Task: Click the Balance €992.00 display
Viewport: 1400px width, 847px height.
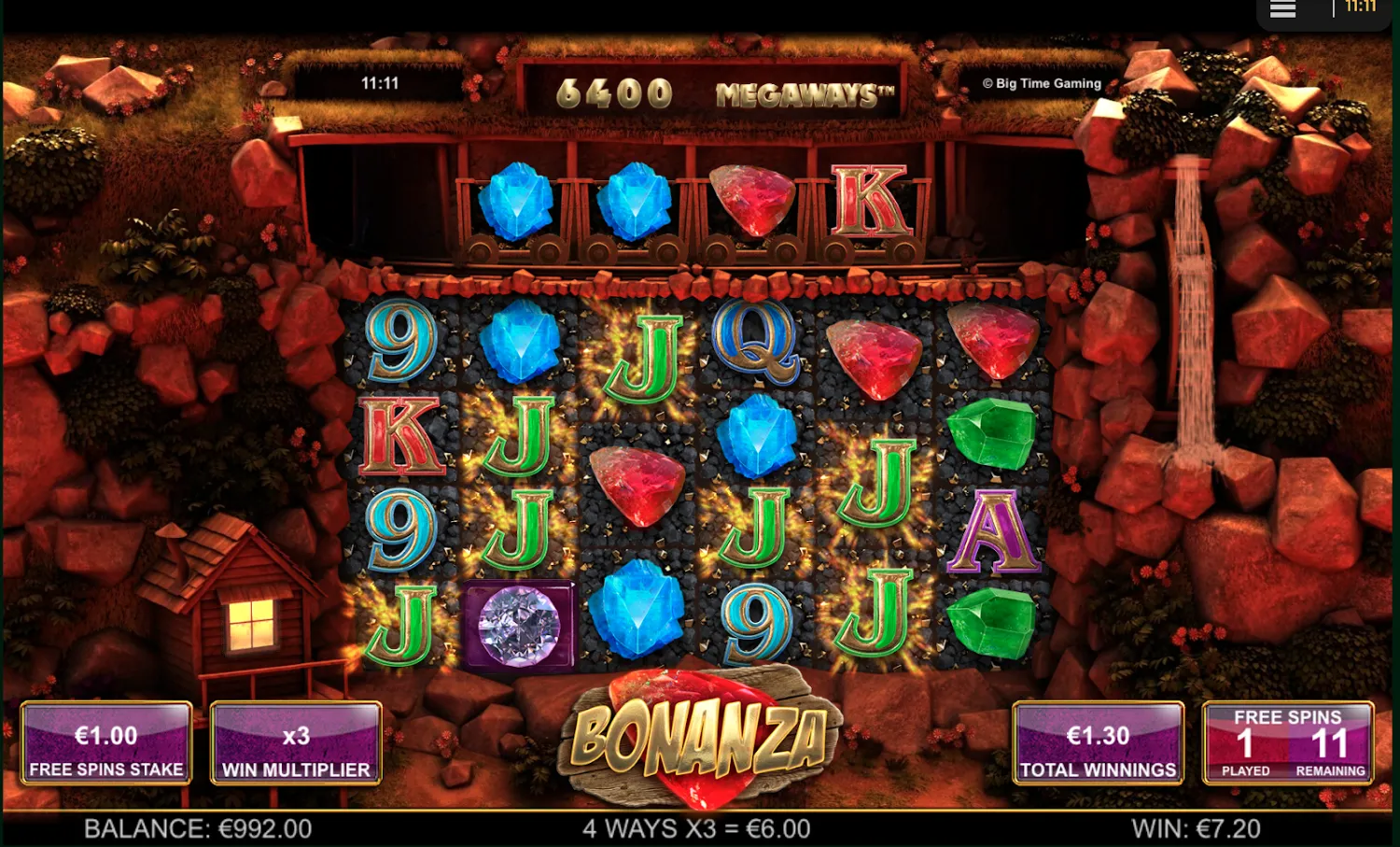Action: (x=197, y=827)
